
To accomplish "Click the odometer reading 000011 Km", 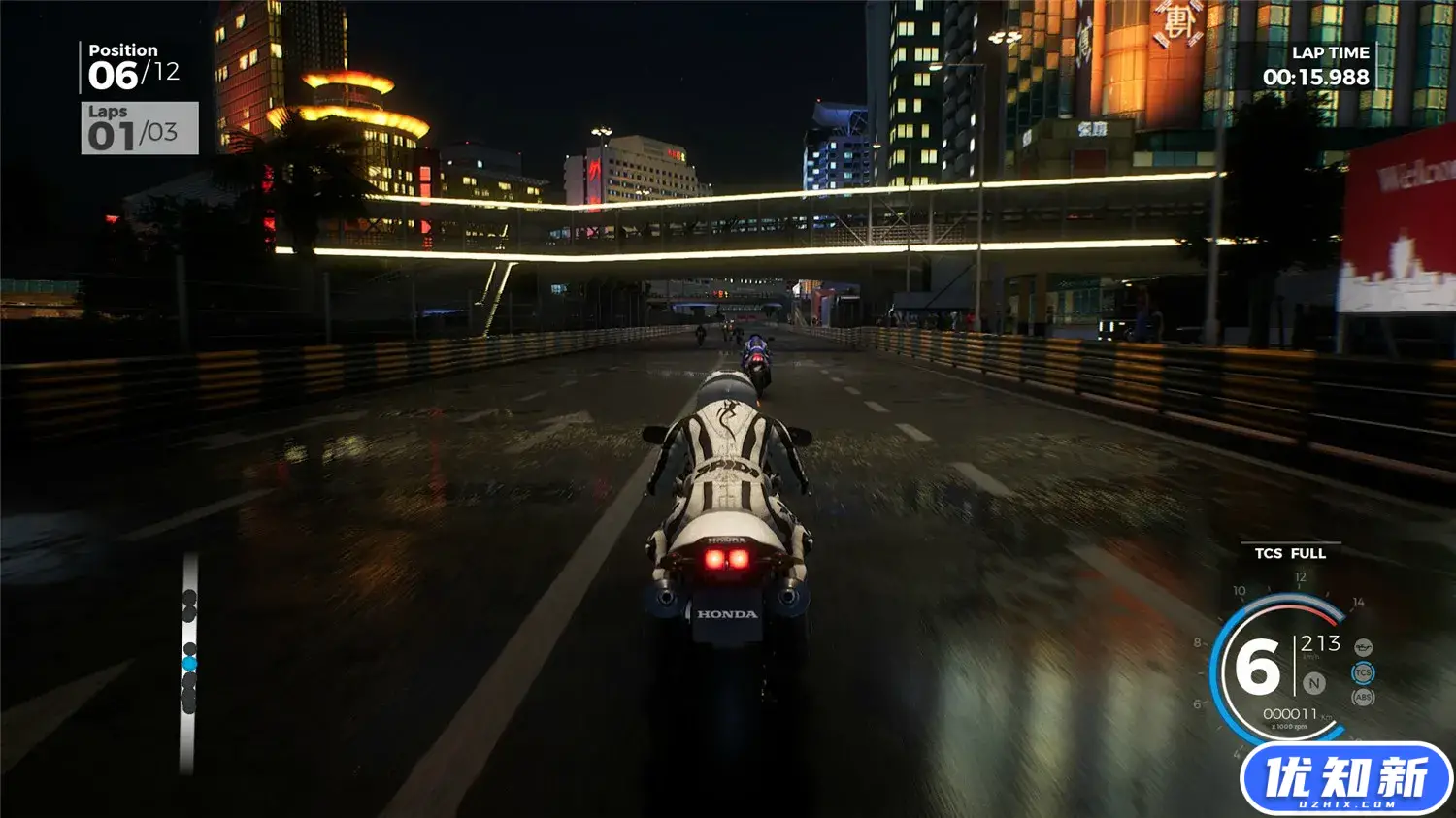I will click(x=1291, y=712).
